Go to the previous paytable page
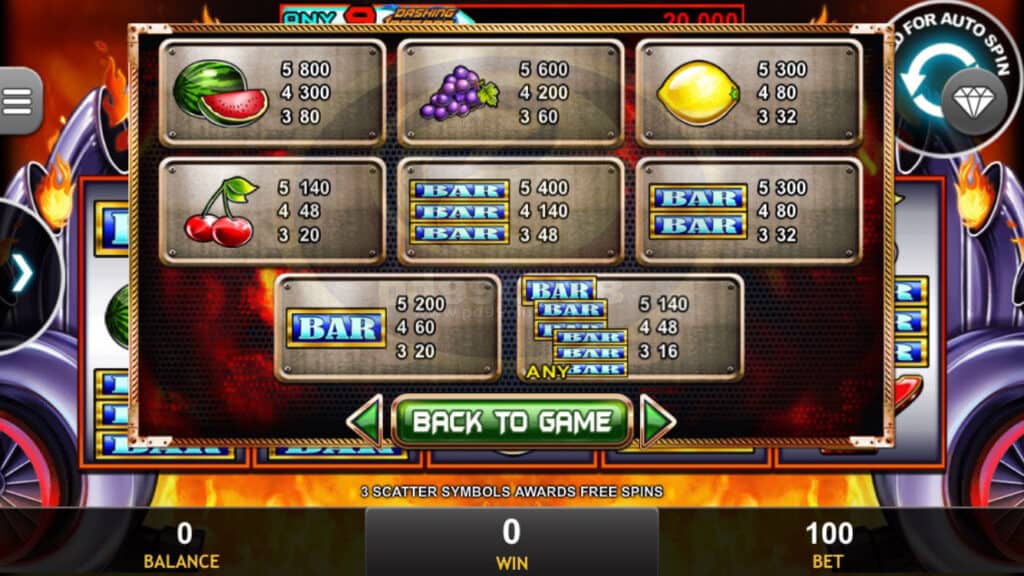Image resolution: width=1024 pixels, height=576 pixels. (365, 421)
